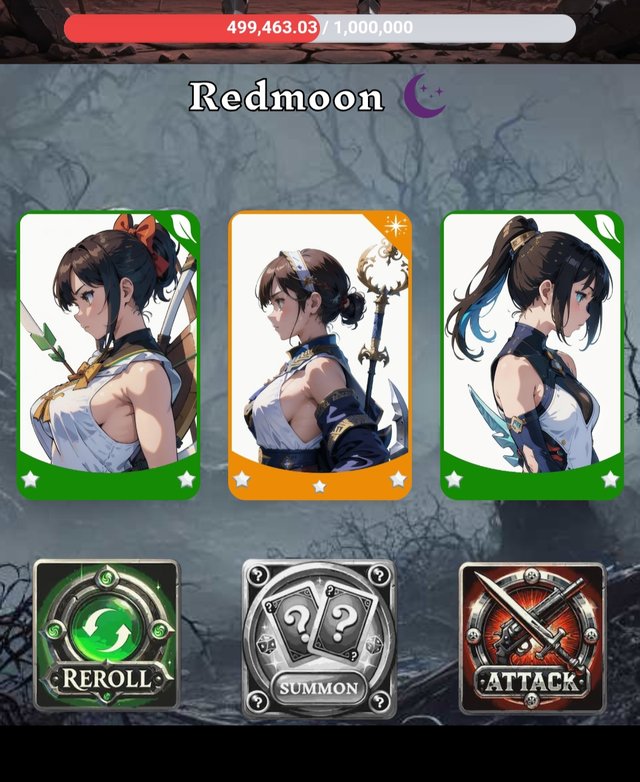
Task: Click the green Reroll button
Action: (107, 635)
